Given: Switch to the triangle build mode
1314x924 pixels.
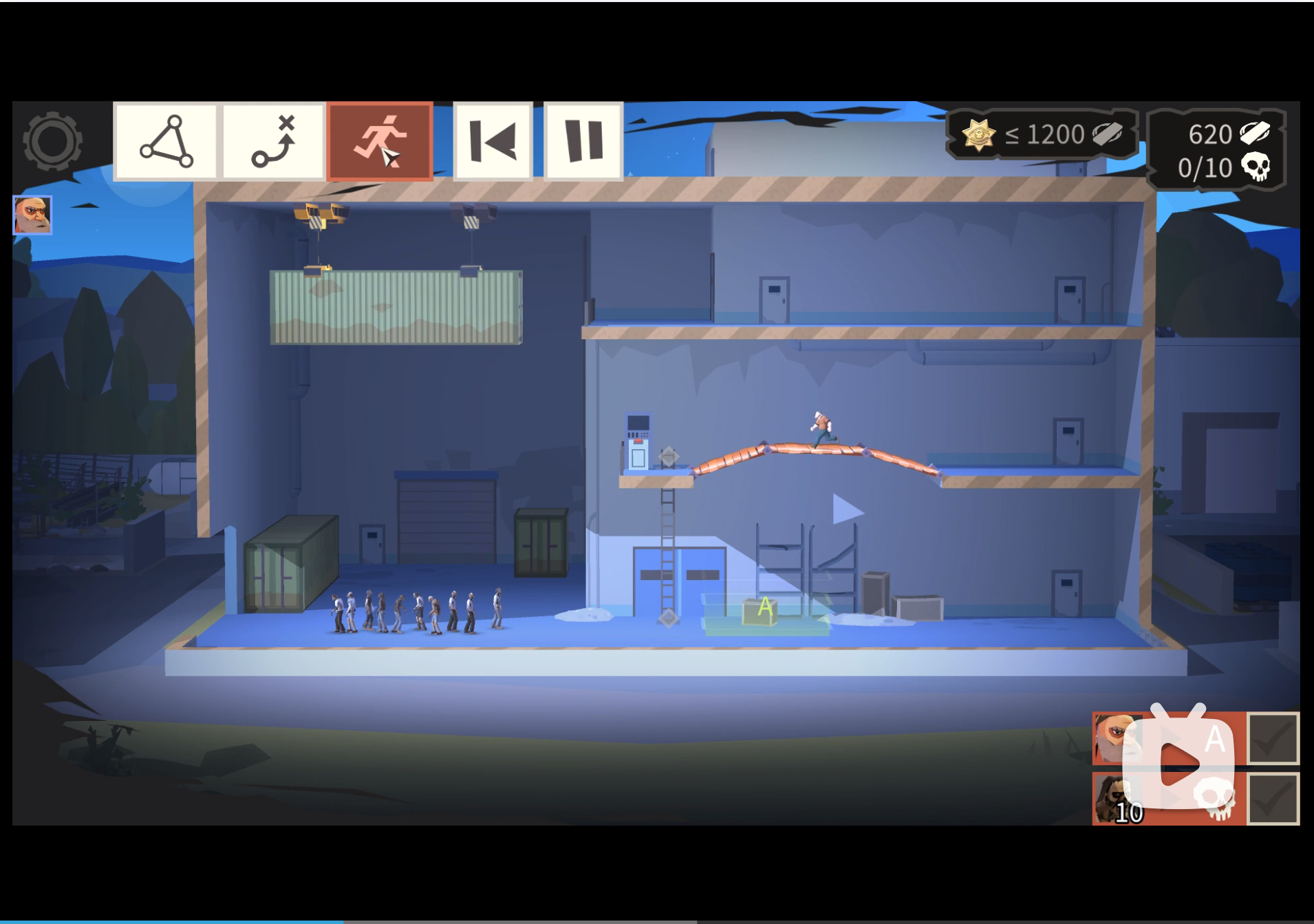Looking at the screenshot, I should click(x=166, y=142).
